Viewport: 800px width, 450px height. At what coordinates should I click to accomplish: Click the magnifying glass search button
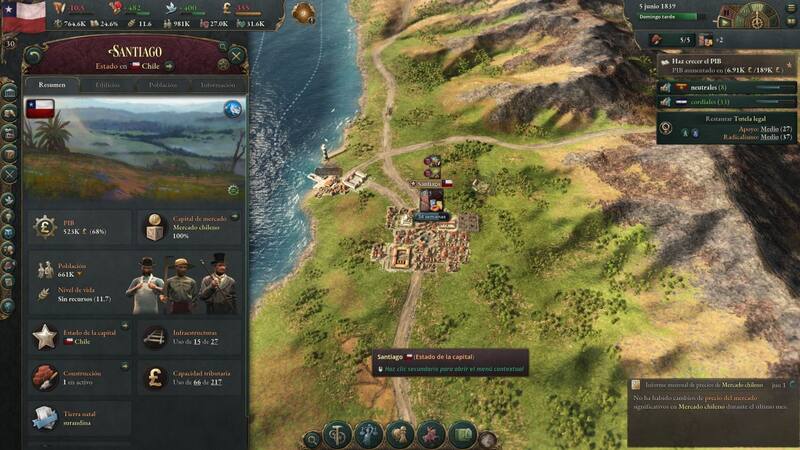pos(313,438)
